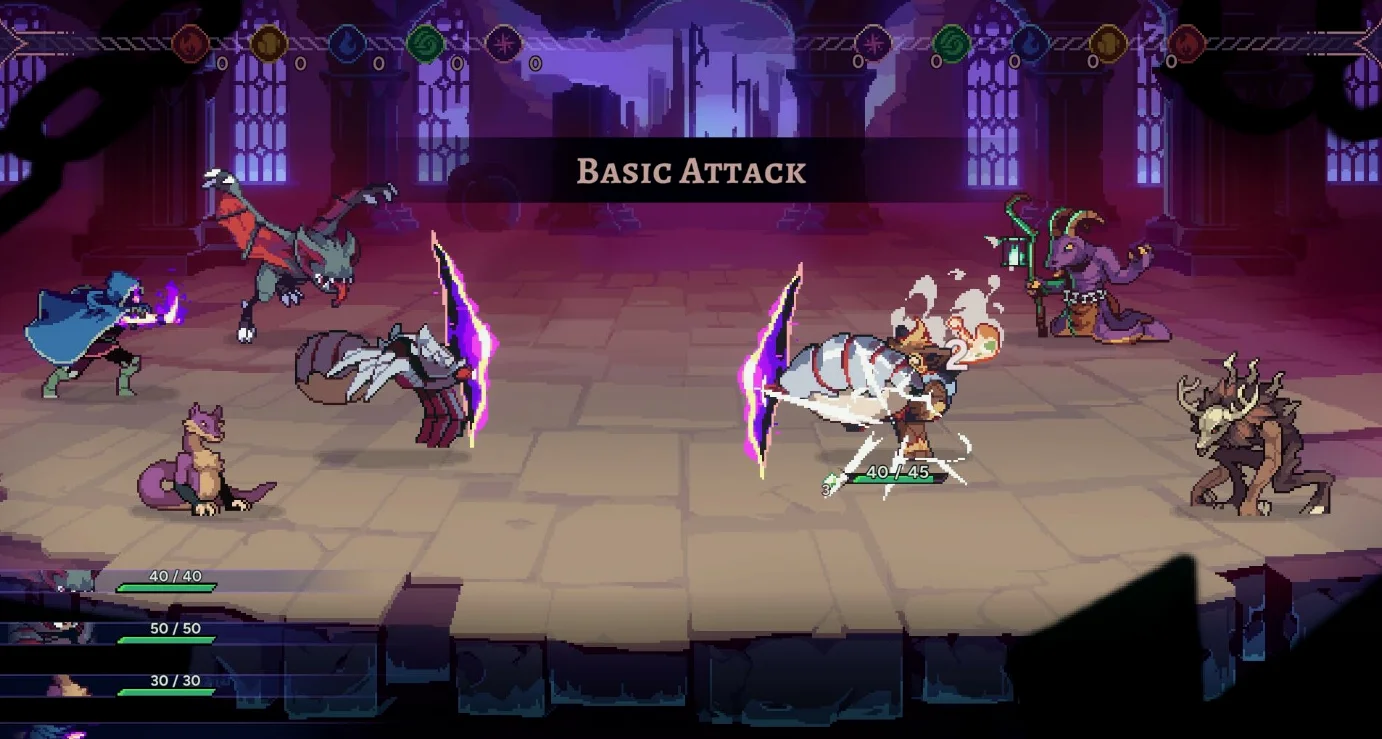Select the blue-hooded mage's party portrait strip
1382x739 pixels.
point(60,731)
